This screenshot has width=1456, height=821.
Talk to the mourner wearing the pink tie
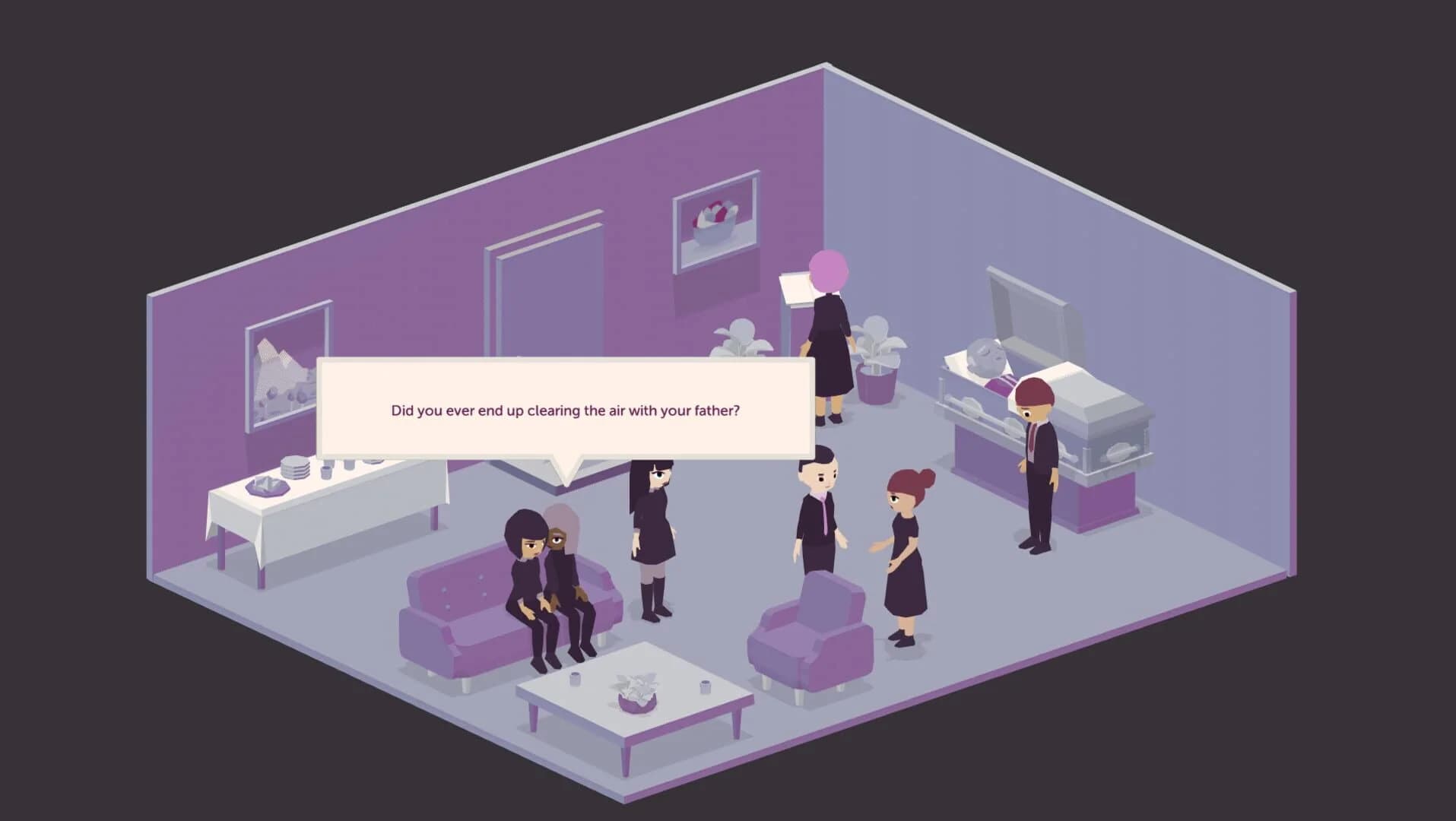(817, 517)
